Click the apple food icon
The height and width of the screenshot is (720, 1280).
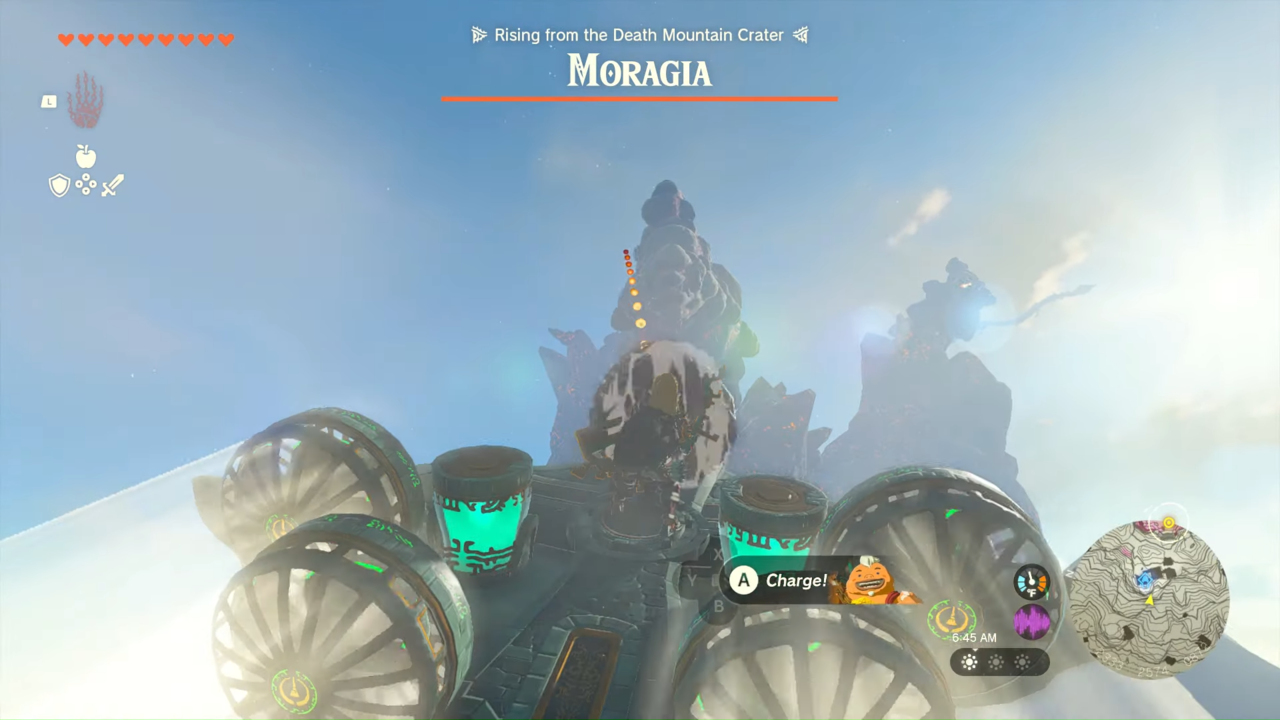tap(85, 158)
